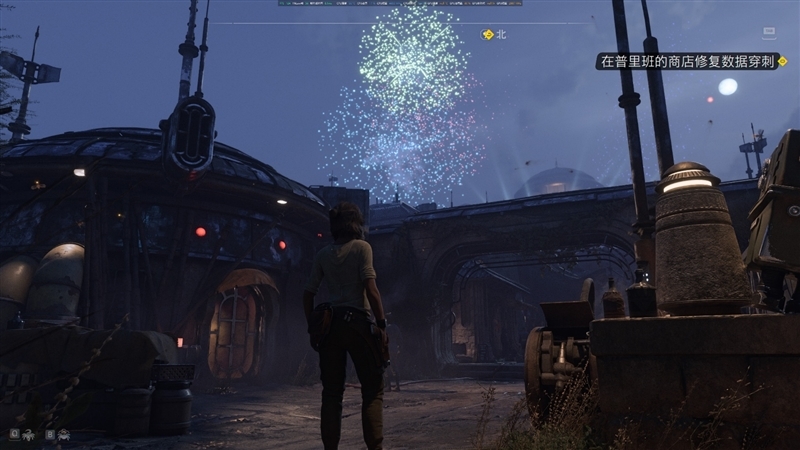Click the quest objective tracker text
This screenshot has height=450, width=800.
pos(685,62)
